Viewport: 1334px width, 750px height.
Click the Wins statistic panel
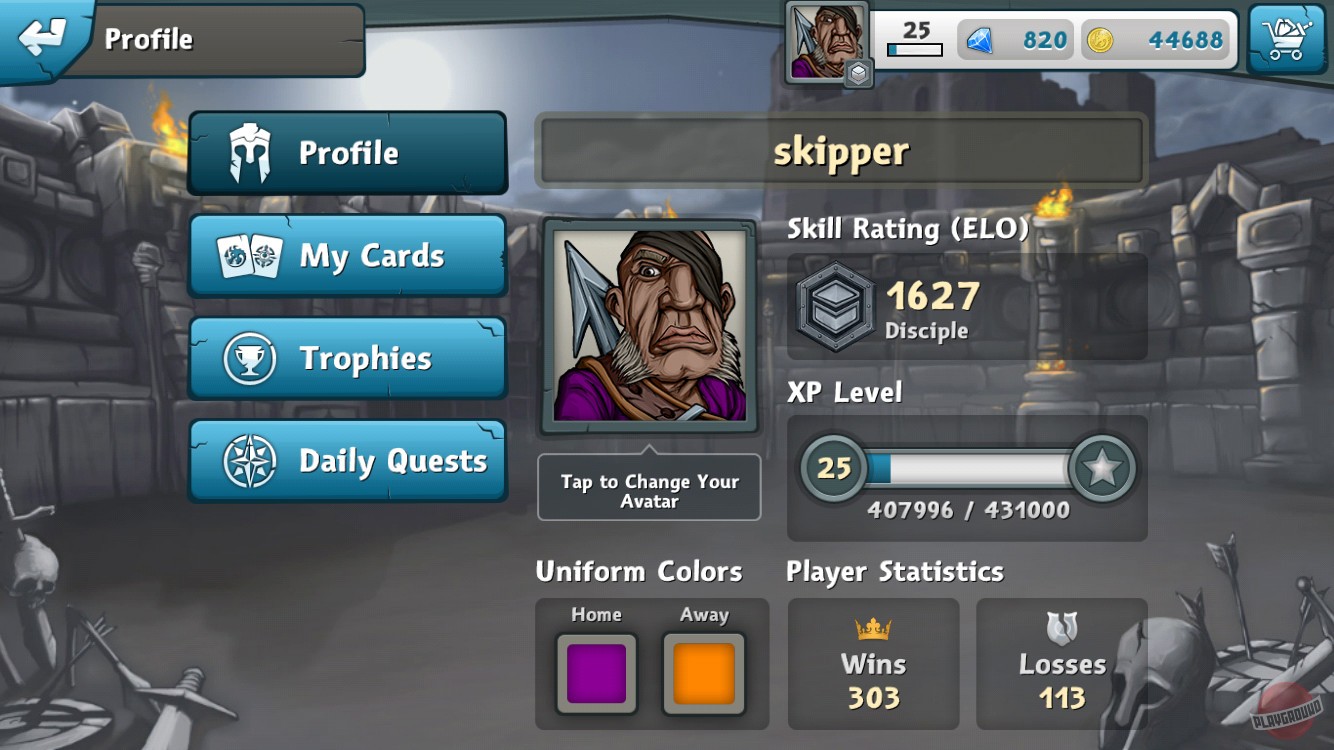click(873, 663)
